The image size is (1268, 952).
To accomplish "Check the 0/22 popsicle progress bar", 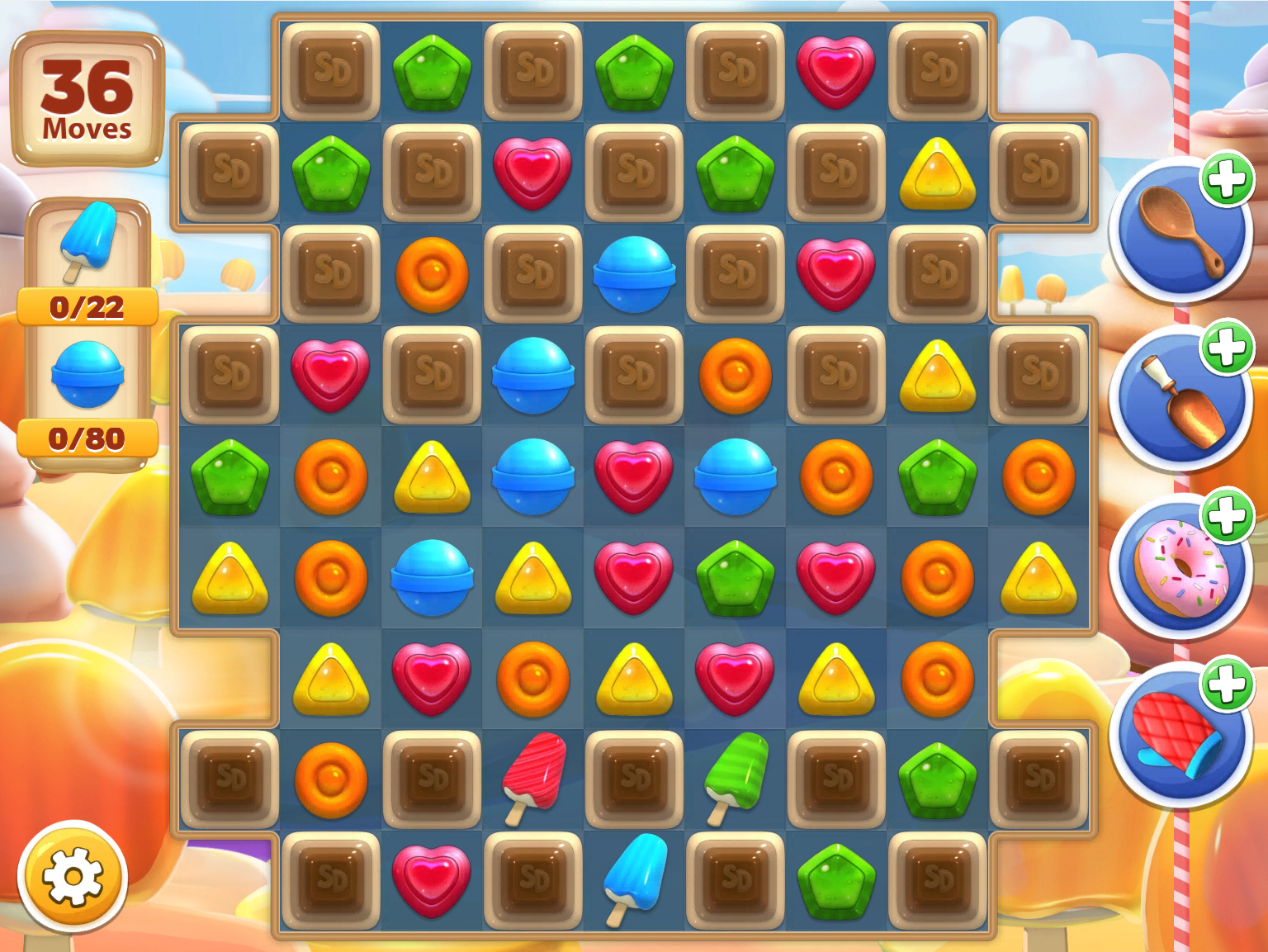I will coord(88,308).
